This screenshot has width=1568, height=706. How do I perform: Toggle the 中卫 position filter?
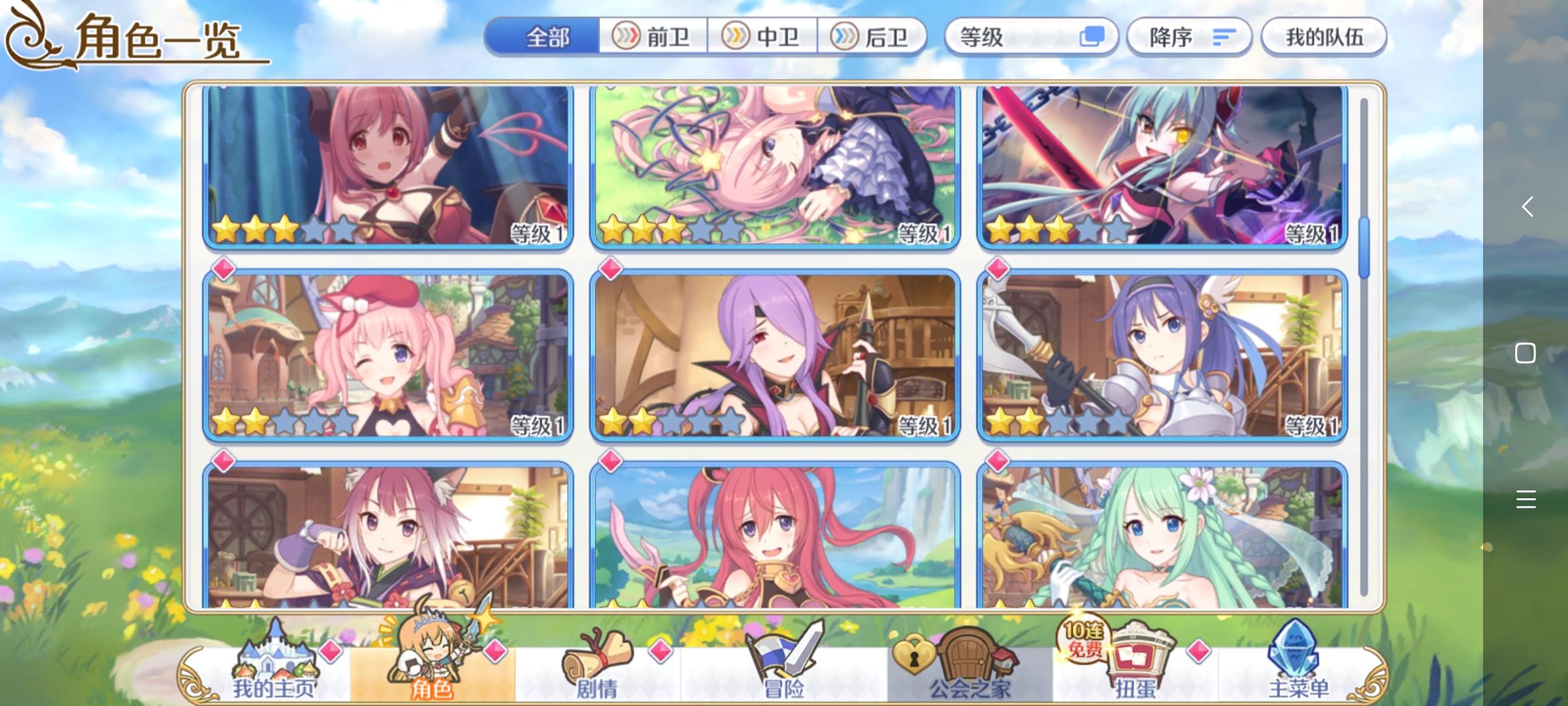(x=762, y=37)
